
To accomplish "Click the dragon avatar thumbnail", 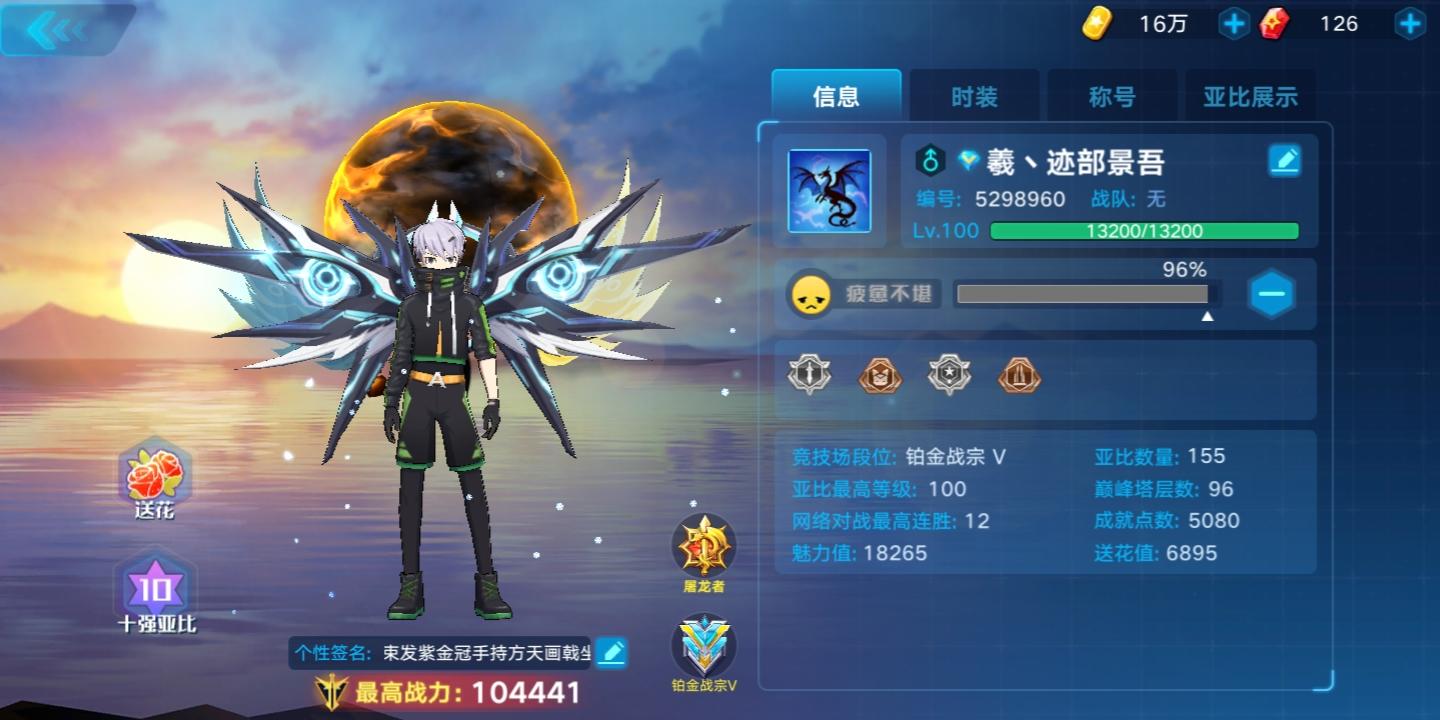I will (x=828, y=191).
